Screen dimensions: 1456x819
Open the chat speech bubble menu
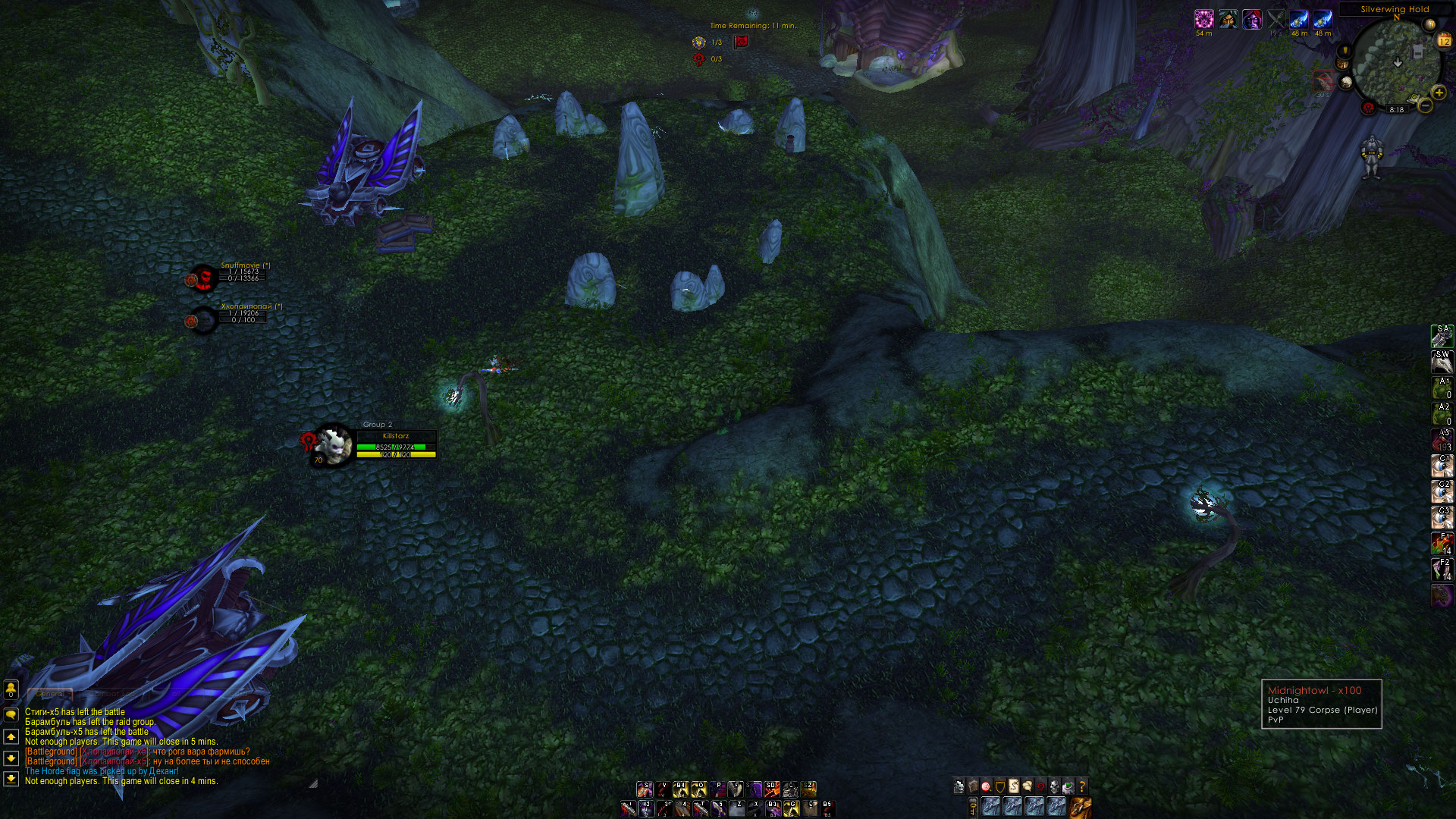(x=11, y=714)
